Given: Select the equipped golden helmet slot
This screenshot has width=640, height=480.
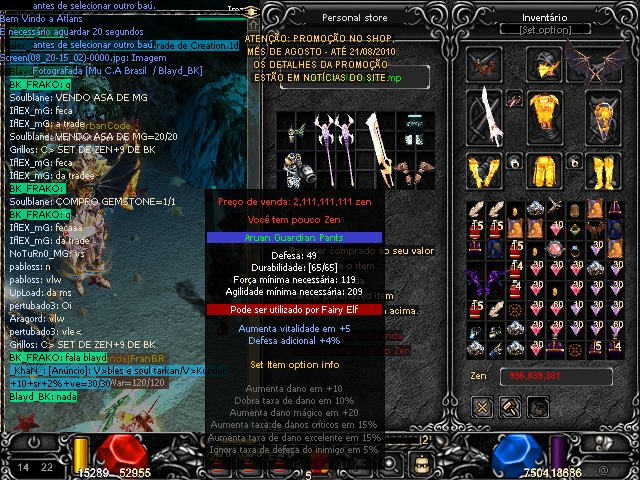Looking at the screenshot, I should click(543, 65).
